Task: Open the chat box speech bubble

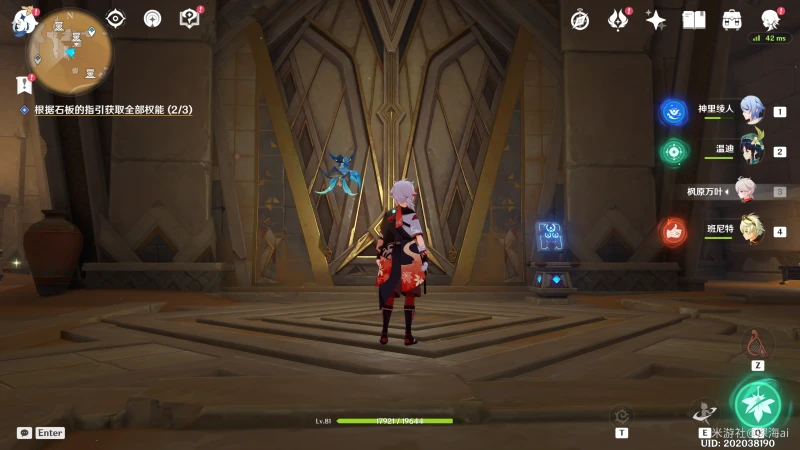Action: click(x=24, y=433)
